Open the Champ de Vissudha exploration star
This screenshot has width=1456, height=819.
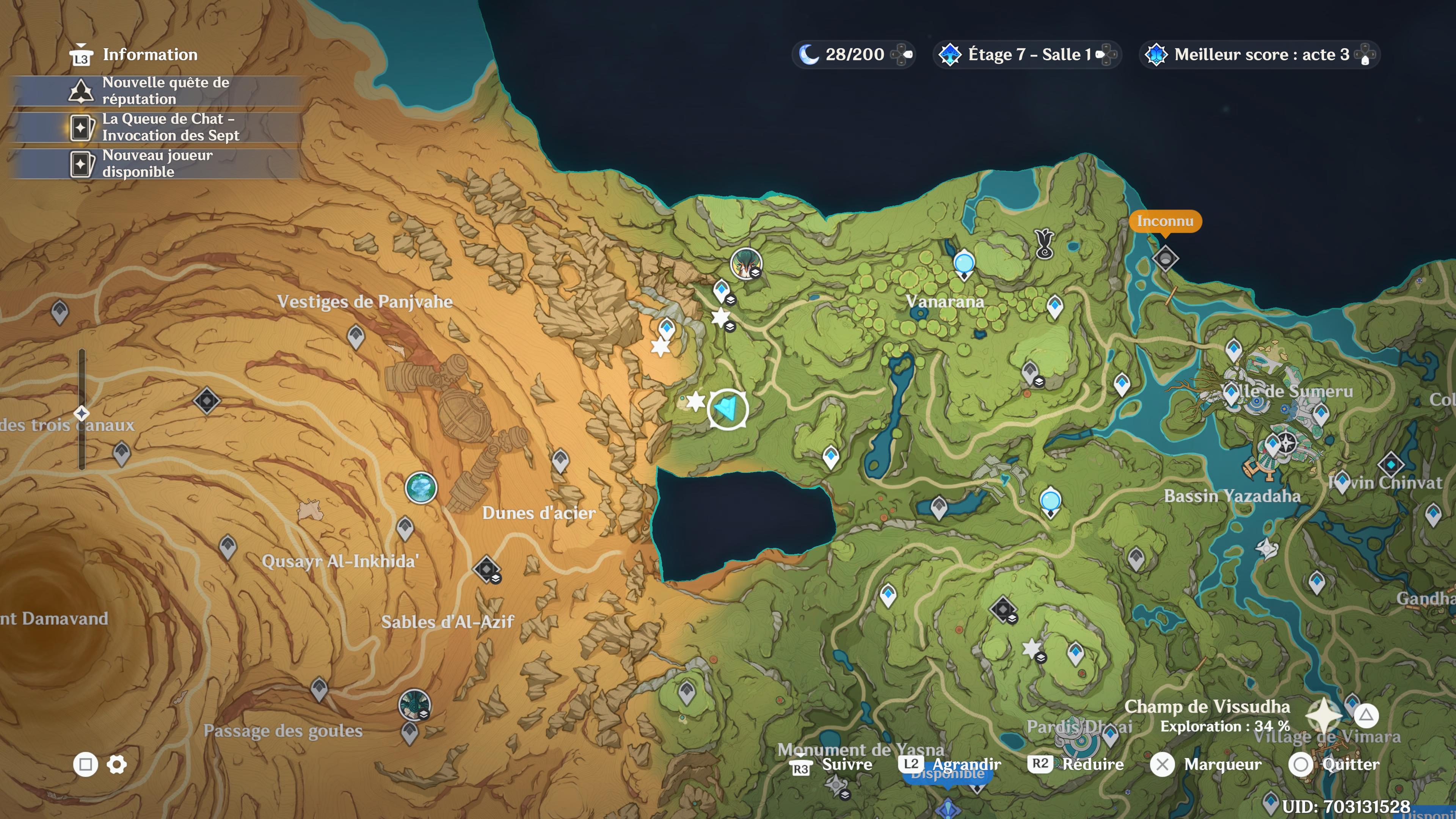(x=1324, y=715)
